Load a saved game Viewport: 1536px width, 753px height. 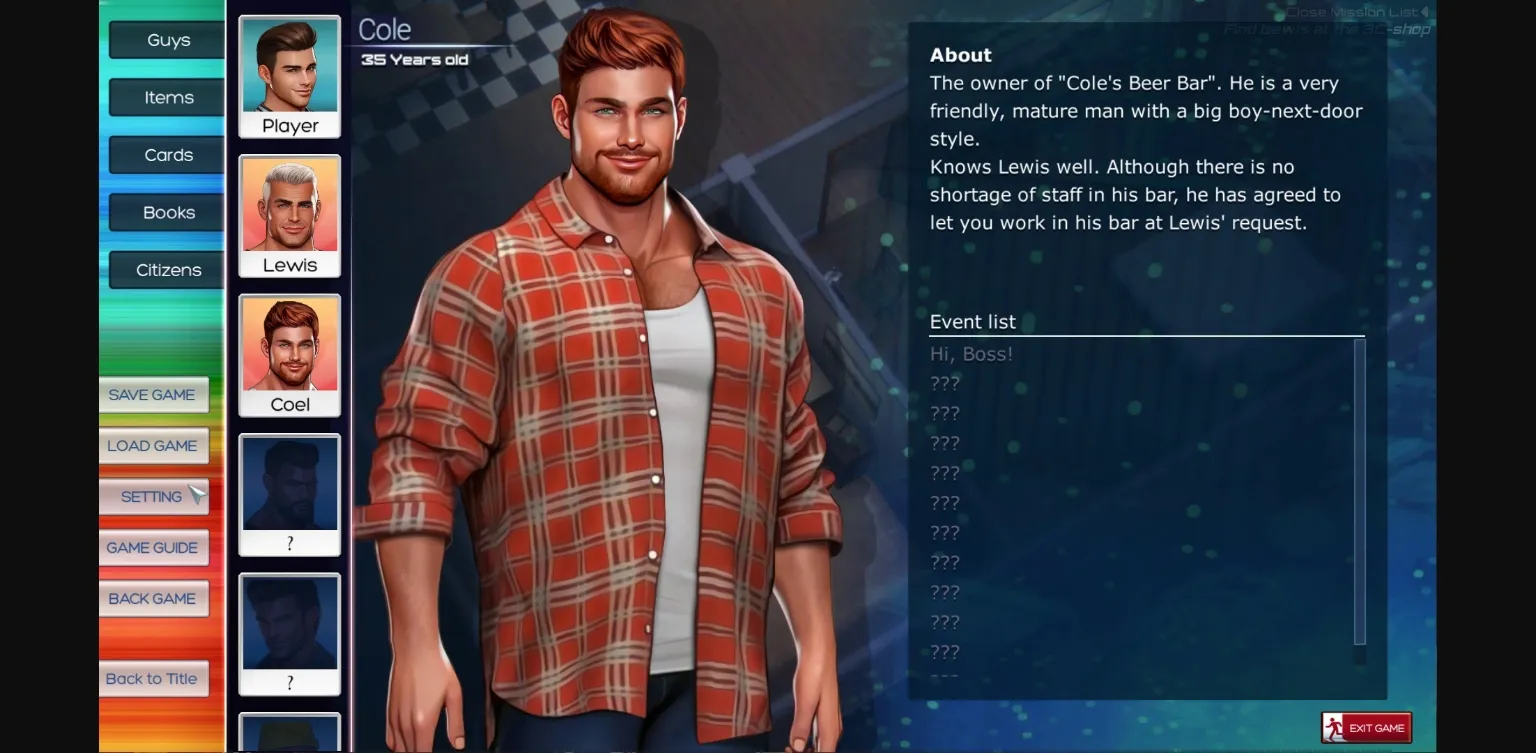tap(152, 445)
